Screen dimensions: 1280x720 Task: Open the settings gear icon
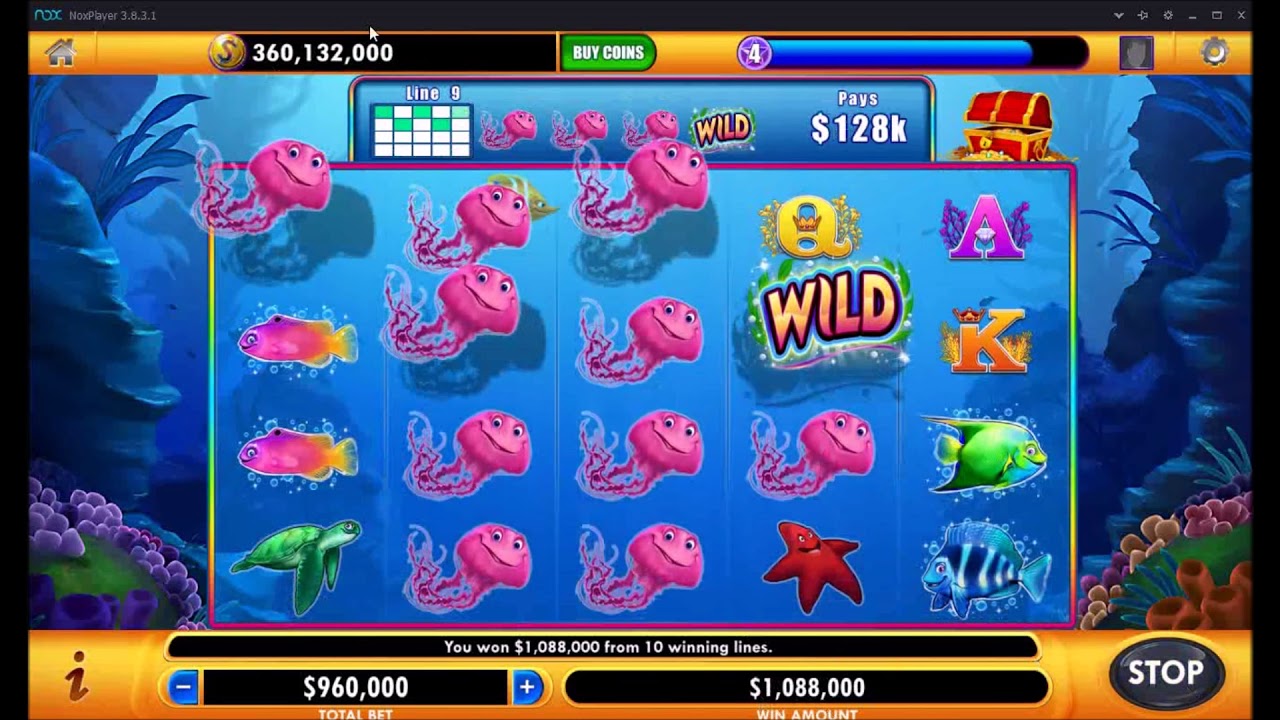(1214, 53)
